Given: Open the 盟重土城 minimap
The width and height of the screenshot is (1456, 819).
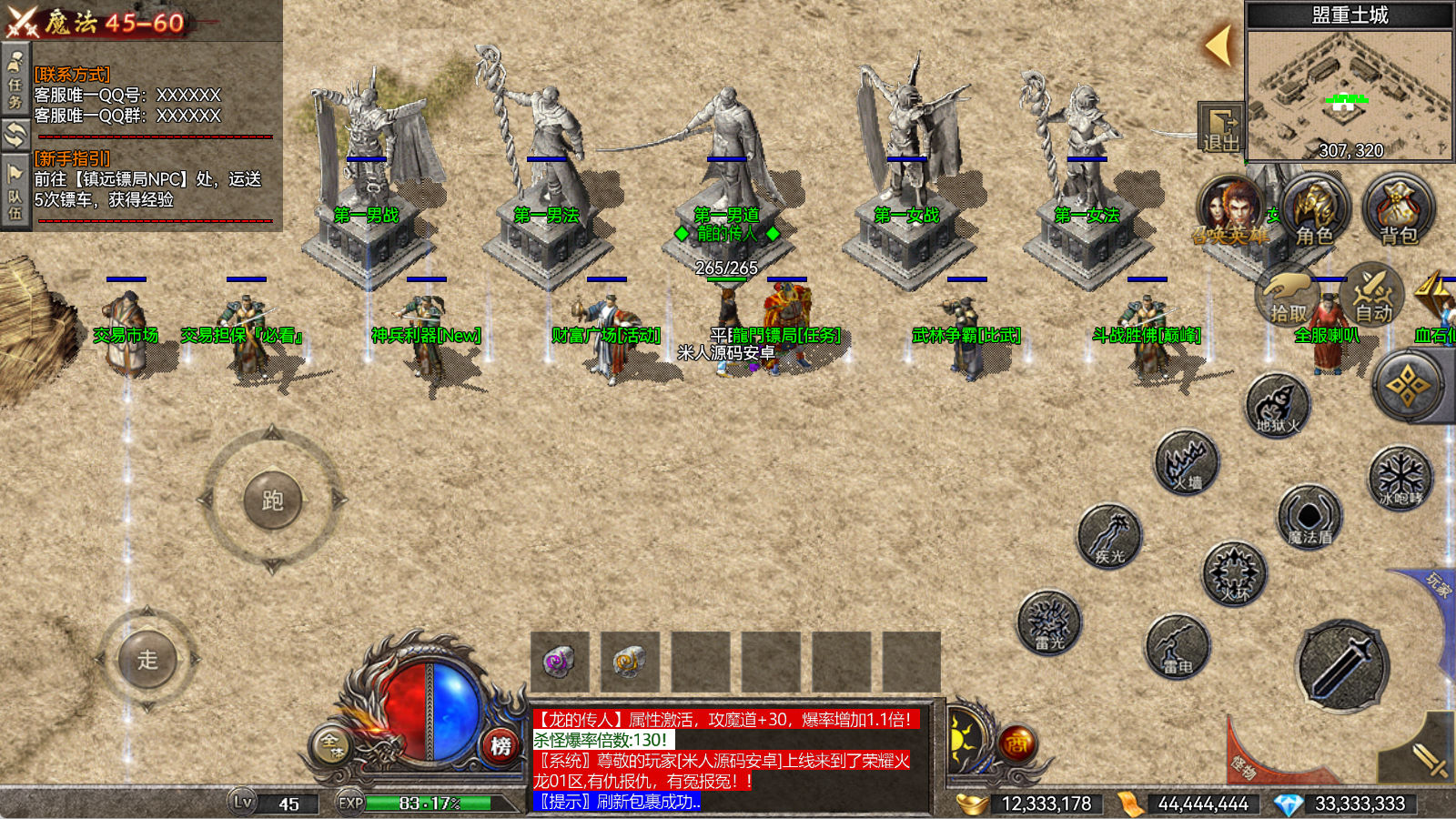Looking at the screenshot, I should point(1350,91).
